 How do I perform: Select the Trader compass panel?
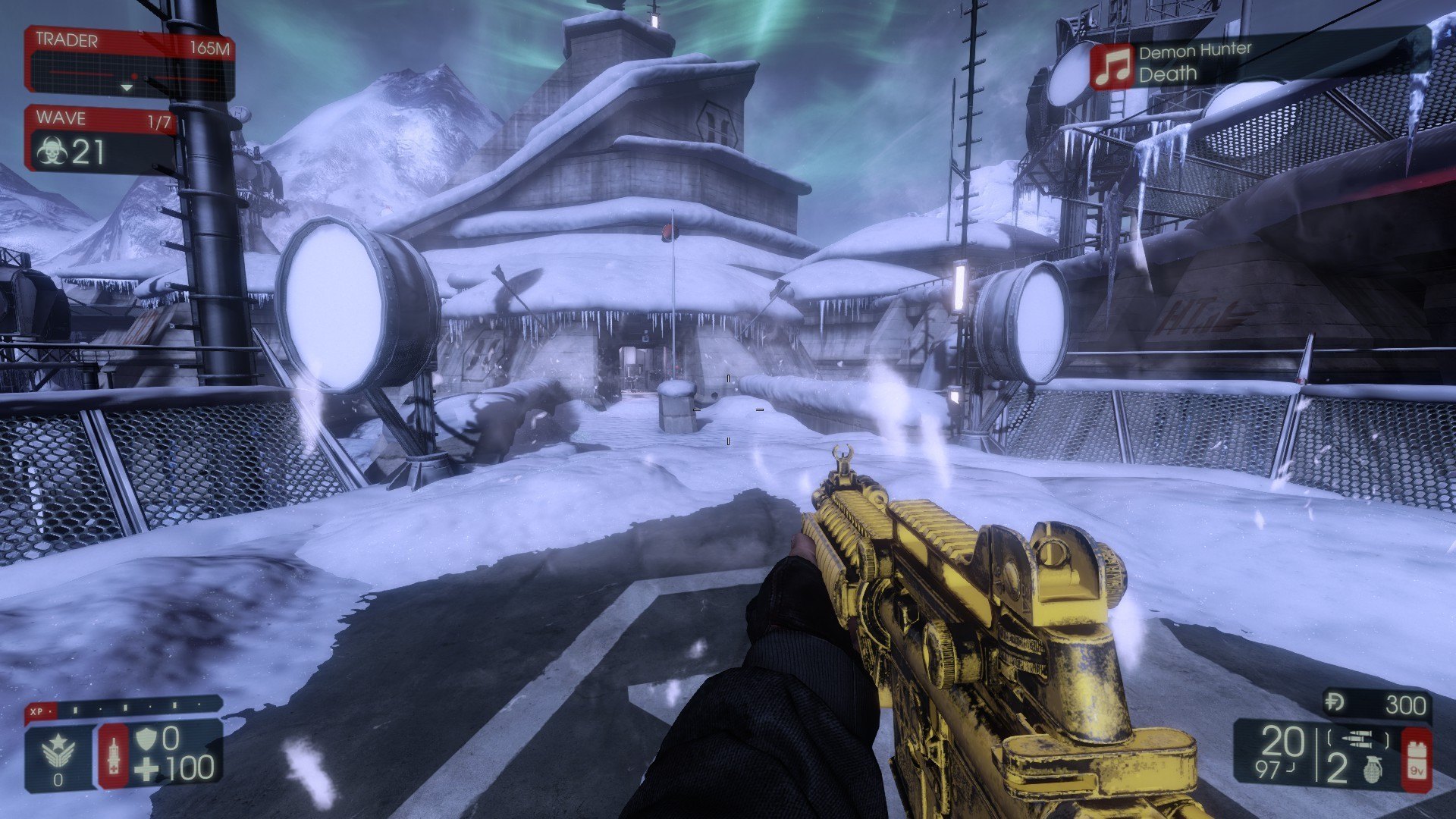click(x=130, y=64)
